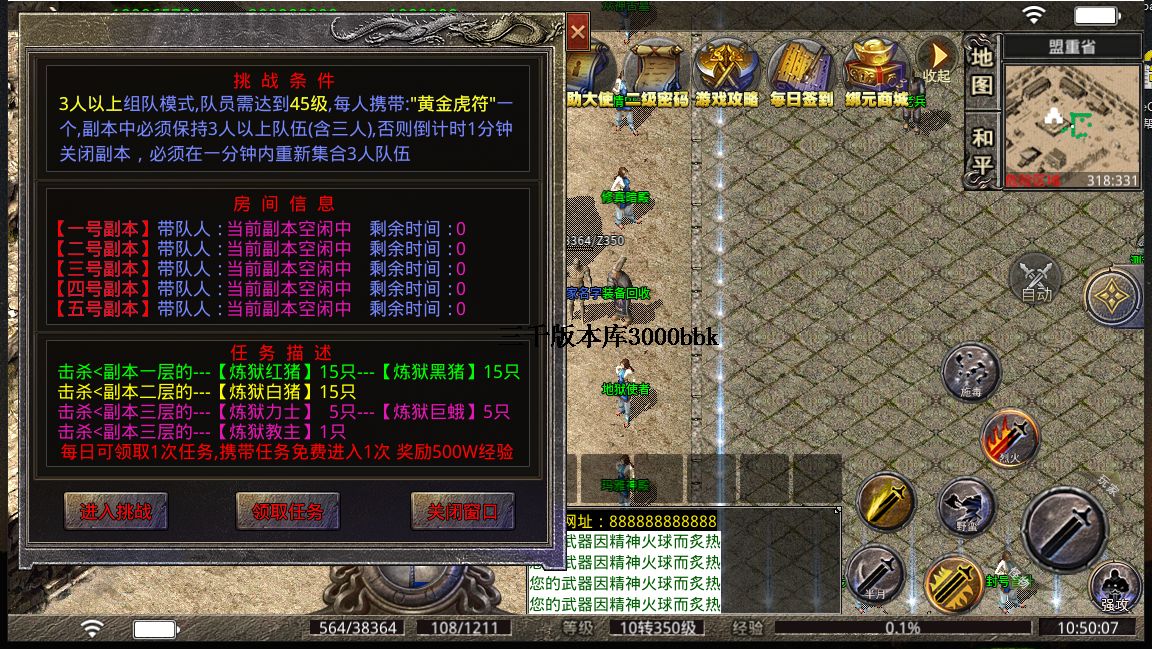Toggle 自动 auto-combat
Screen dimensions: 1152x649
(x=1036, y=278)
